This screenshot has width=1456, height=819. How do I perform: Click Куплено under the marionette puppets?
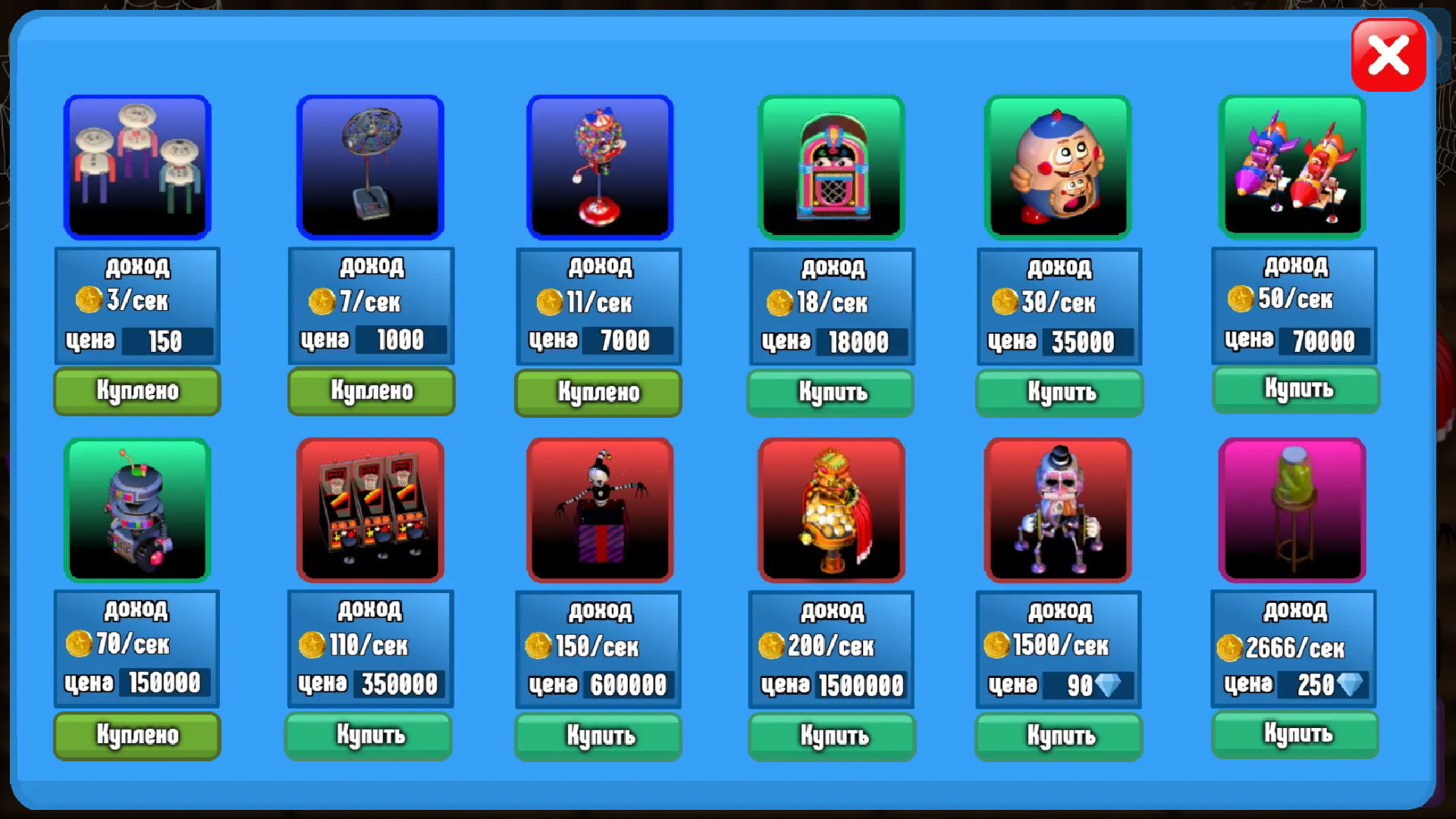pos(136,391)
